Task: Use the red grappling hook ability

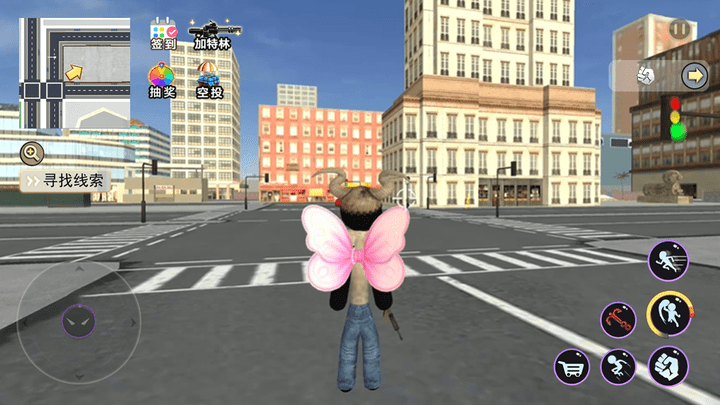Action: click(618, 320)
